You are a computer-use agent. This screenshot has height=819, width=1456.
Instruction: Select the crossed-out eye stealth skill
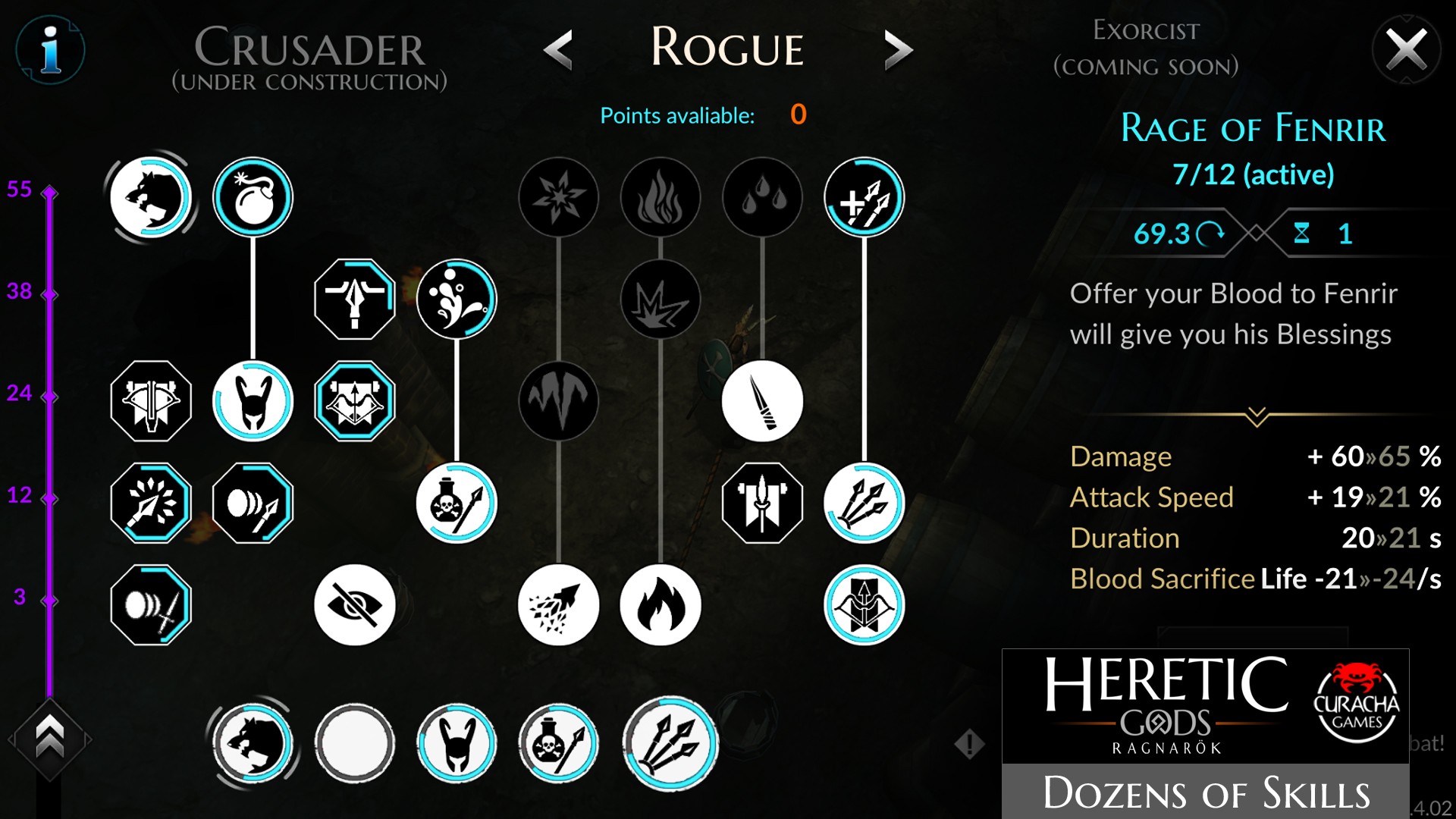click(x=355, y=604)
